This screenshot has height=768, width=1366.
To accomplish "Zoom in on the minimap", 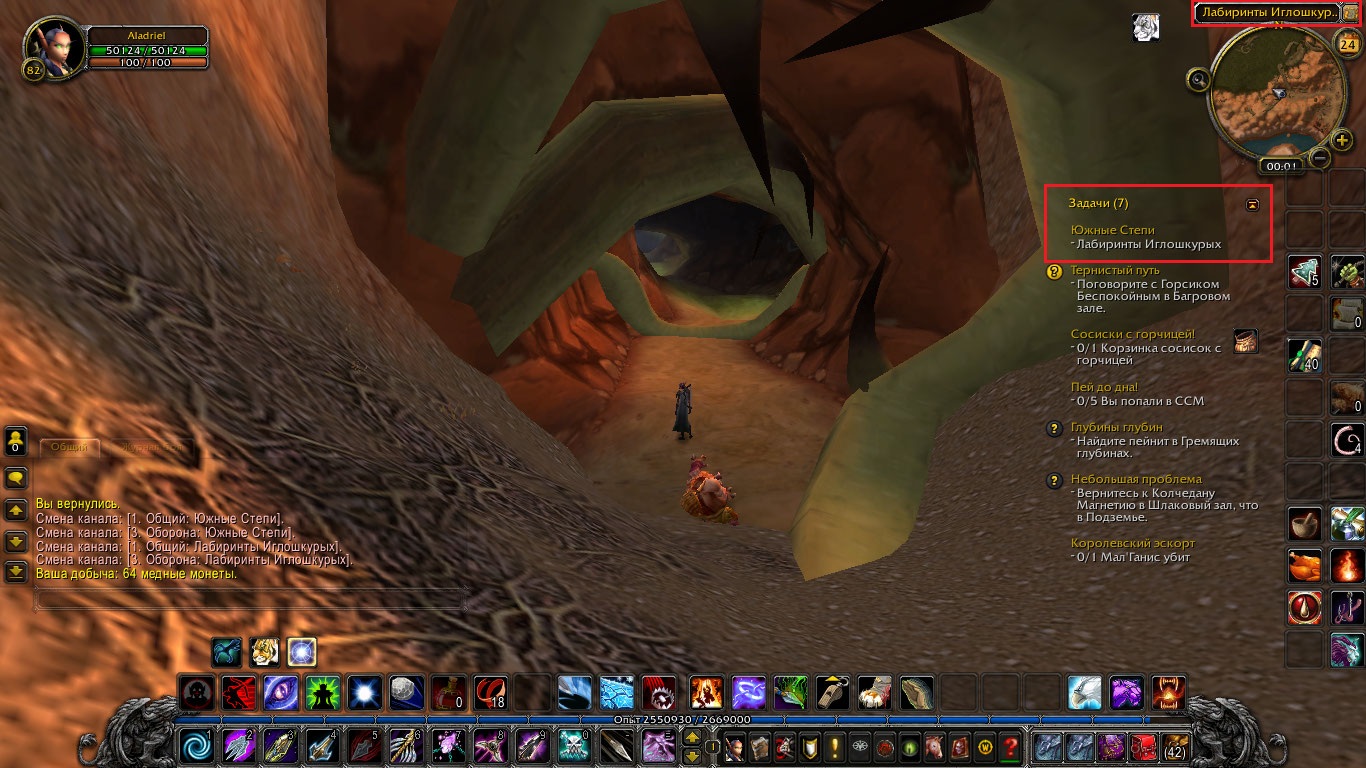I will pos(1342,139).
